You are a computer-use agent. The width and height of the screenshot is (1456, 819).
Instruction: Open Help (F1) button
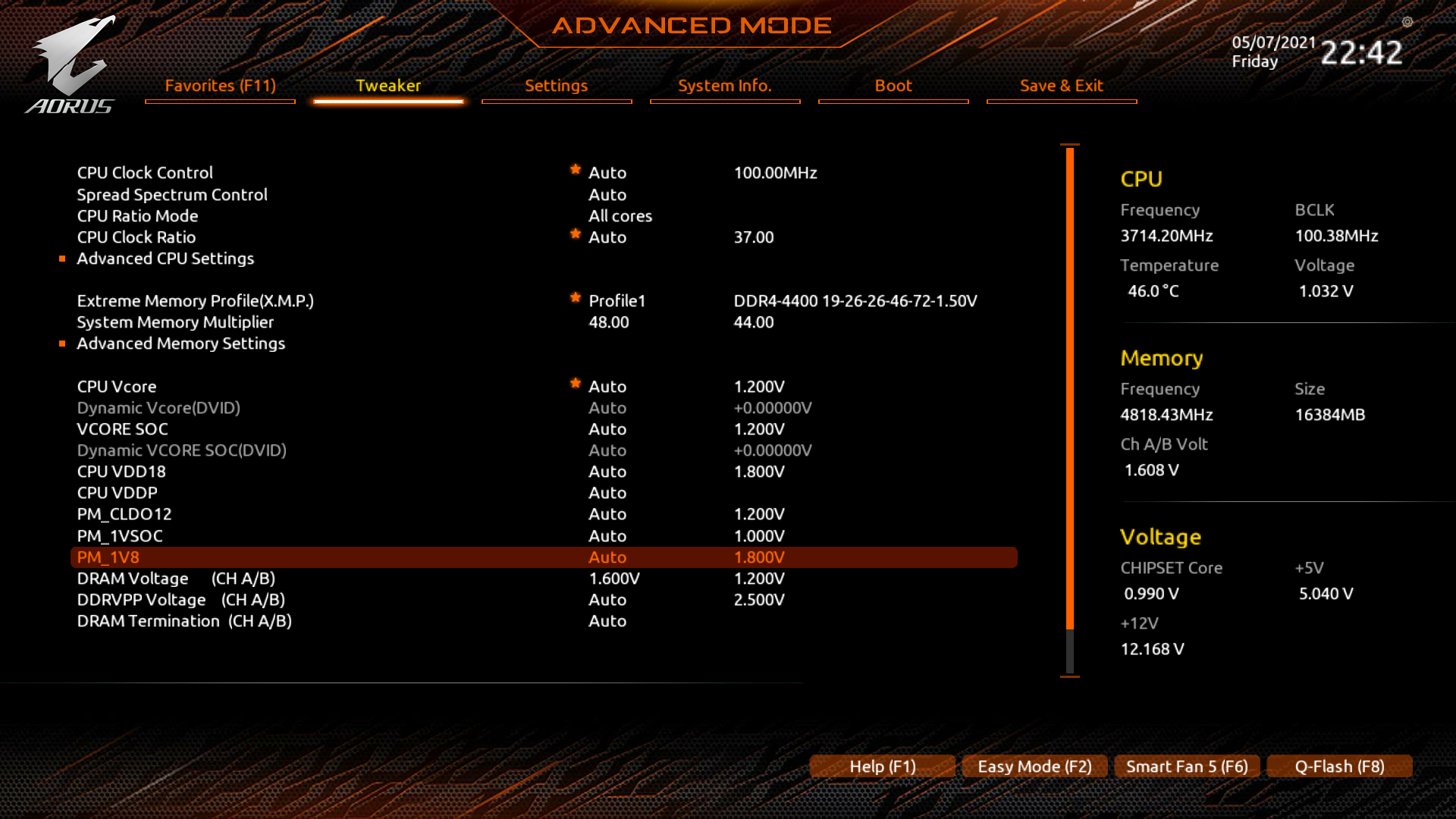[x=882, y=767]
